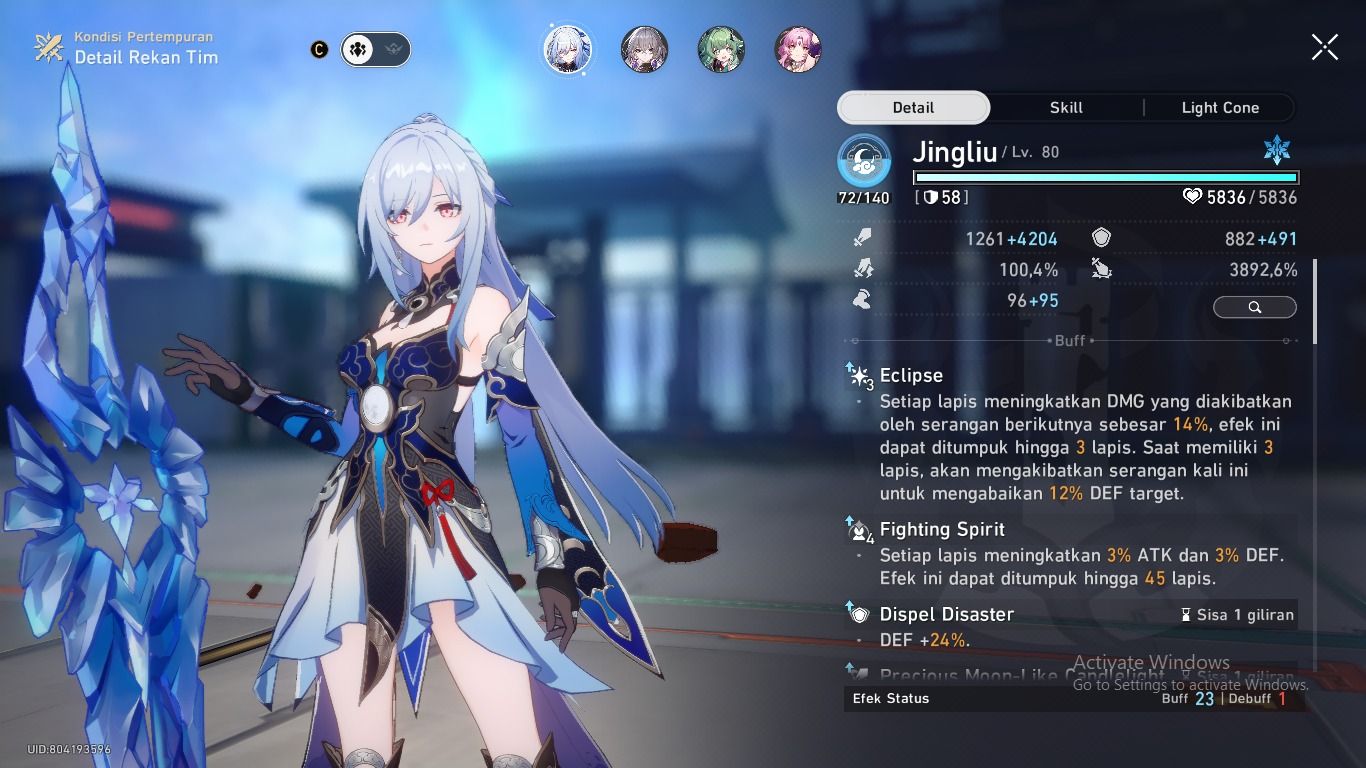Click the Speed boot stat icon
Viewport: 1366px width, 768px height.
click(x=862, y=299)
